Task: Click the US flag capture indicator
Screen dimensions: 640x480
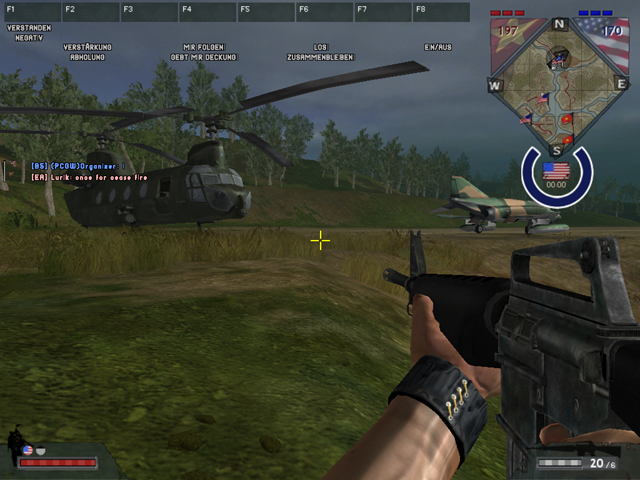Action: [x=556, y=171]
